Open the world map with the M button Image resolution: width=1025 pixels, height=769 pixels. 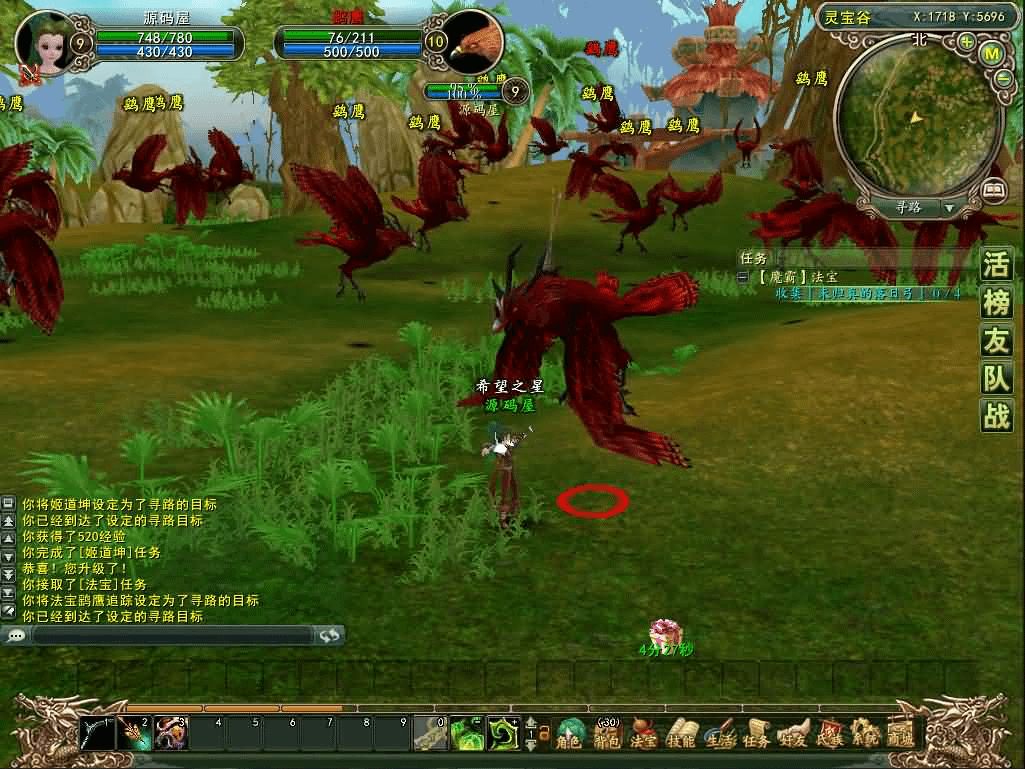[x=993, y=53]
